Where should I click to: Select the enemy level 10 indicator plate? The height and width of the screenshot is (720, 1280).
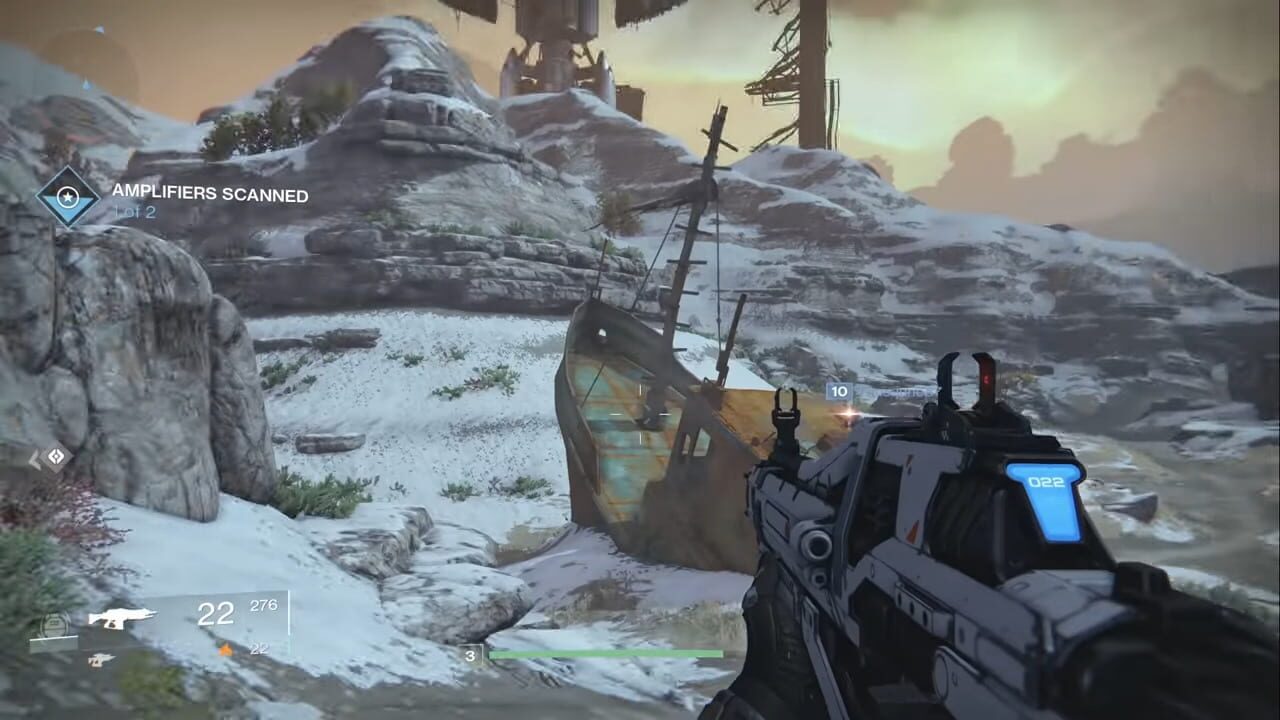click(x=838, y=391)
